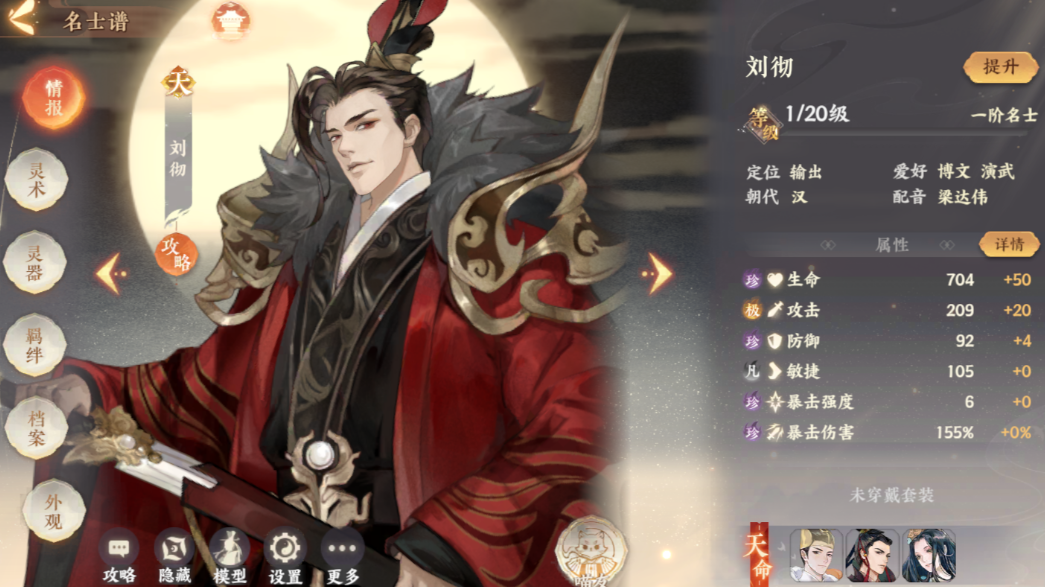Tap the orange 攻略 badge beside the name banner
This screenshot has width=1045, height=587.
(176, 254)
